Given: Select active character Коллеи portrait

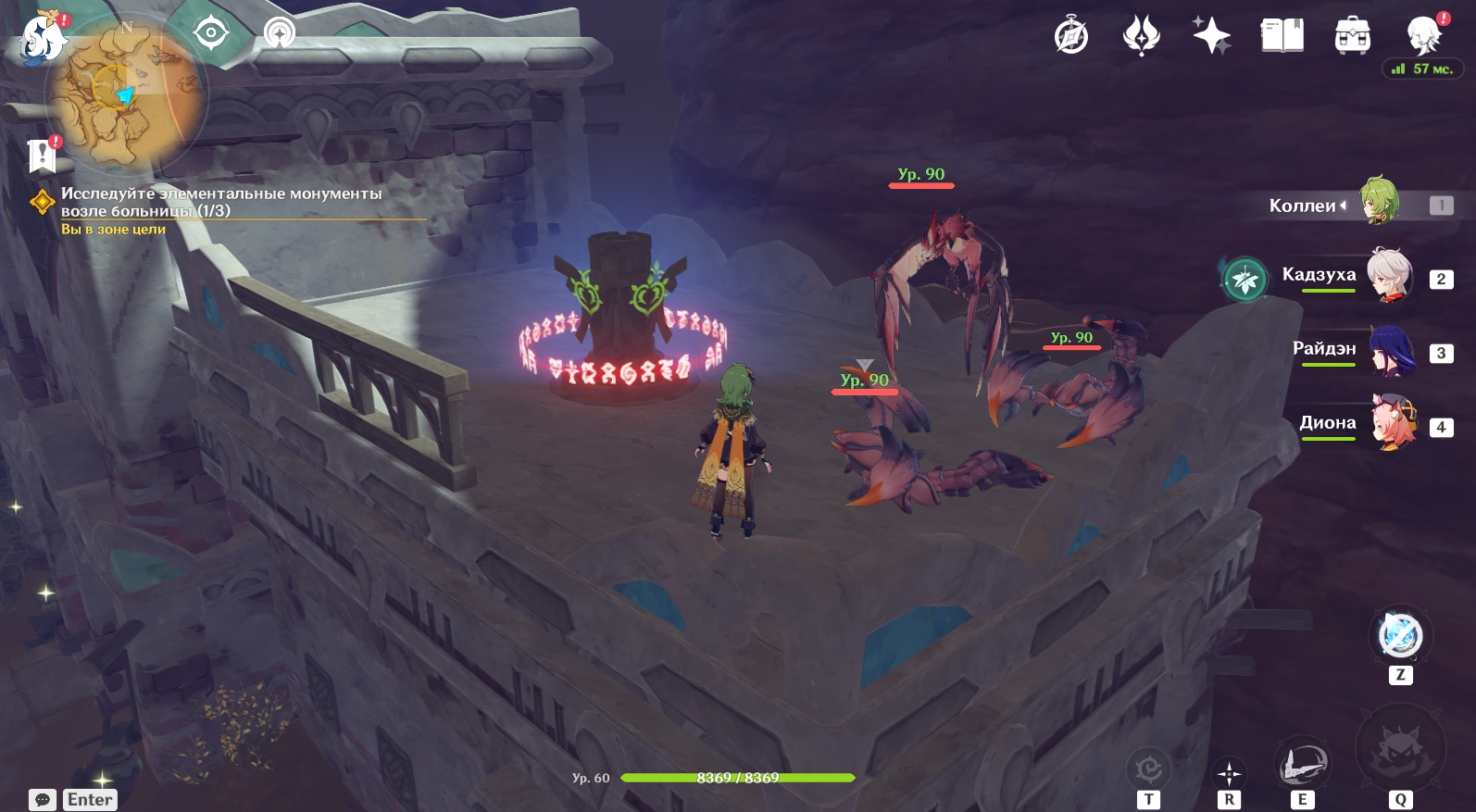Looking at the screenshot, I should pos(1379,201).
